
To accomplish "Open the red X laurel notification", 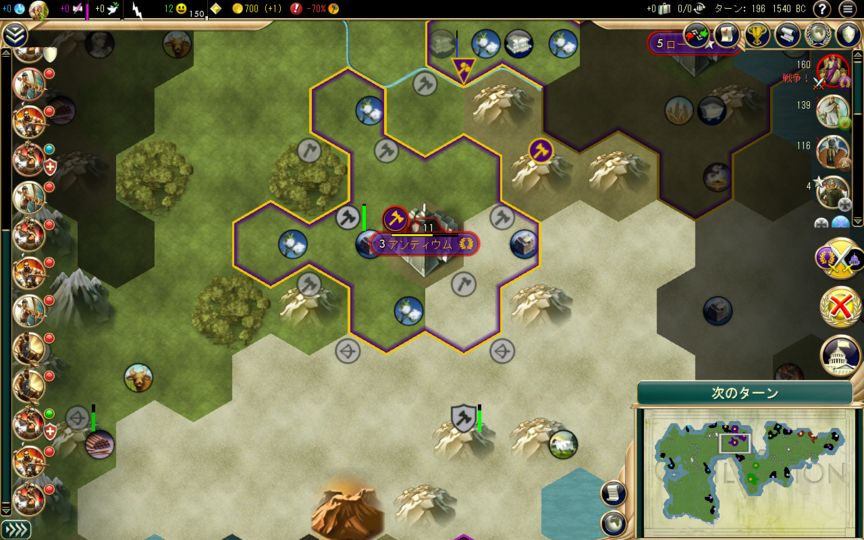I will [x=838, y=306].
